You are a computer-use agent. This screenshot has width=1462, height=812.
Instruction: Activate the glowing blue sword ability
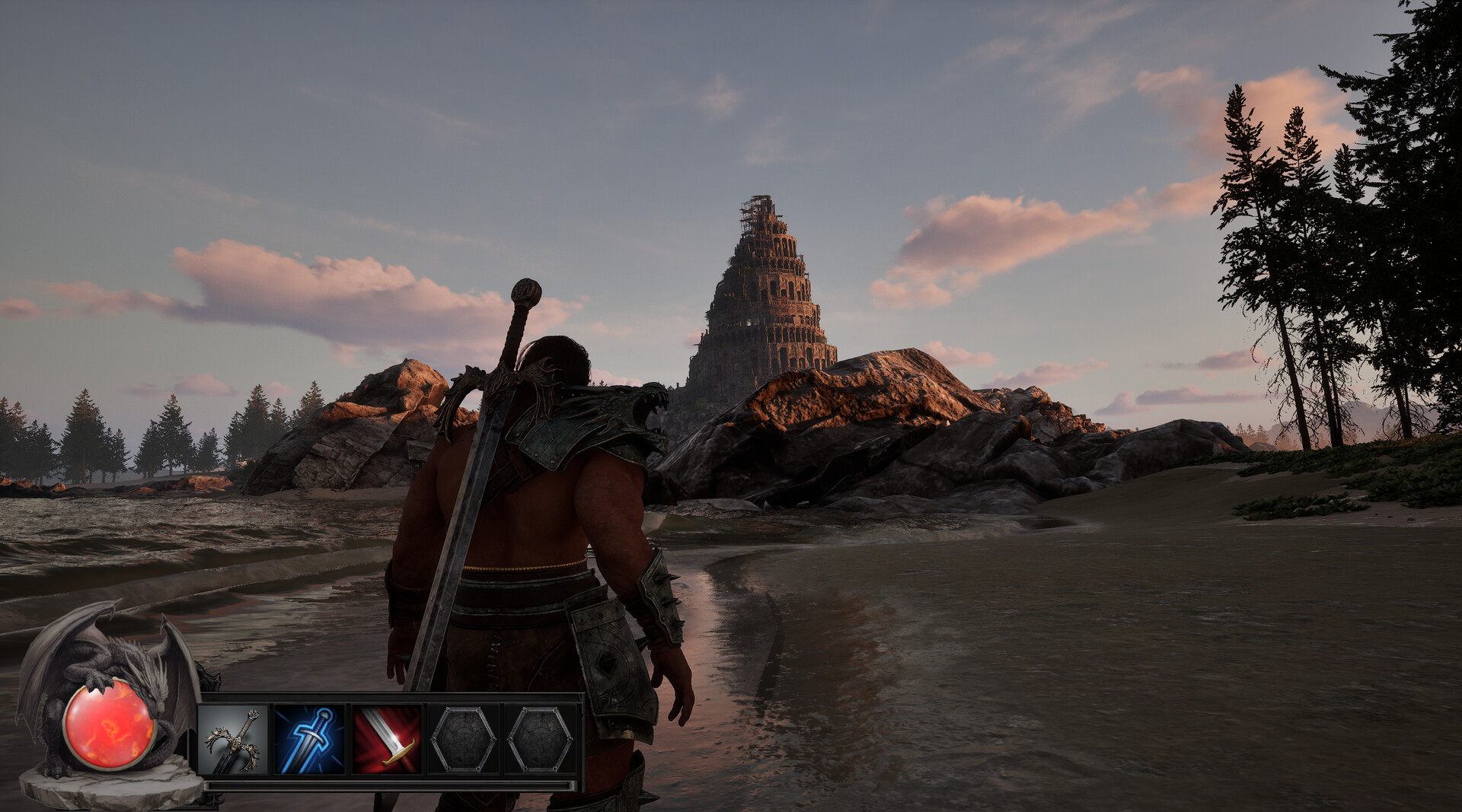point(310,740)
